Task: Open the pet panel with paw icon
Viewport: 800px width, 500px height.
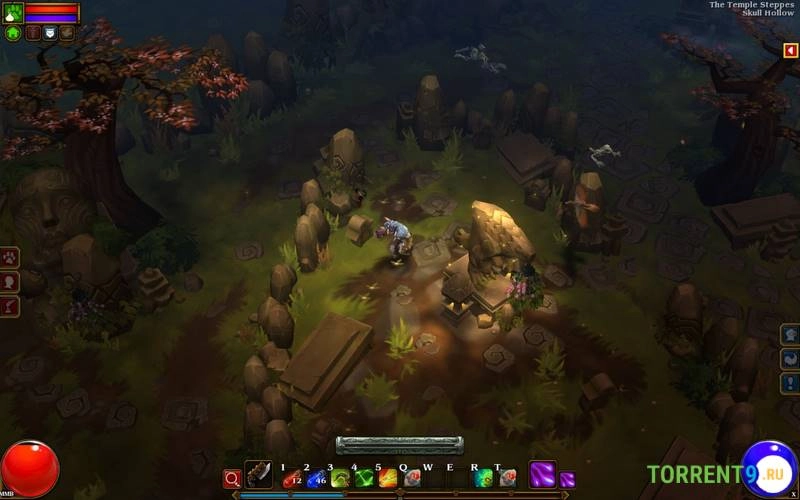Action: tap(9, 257)
